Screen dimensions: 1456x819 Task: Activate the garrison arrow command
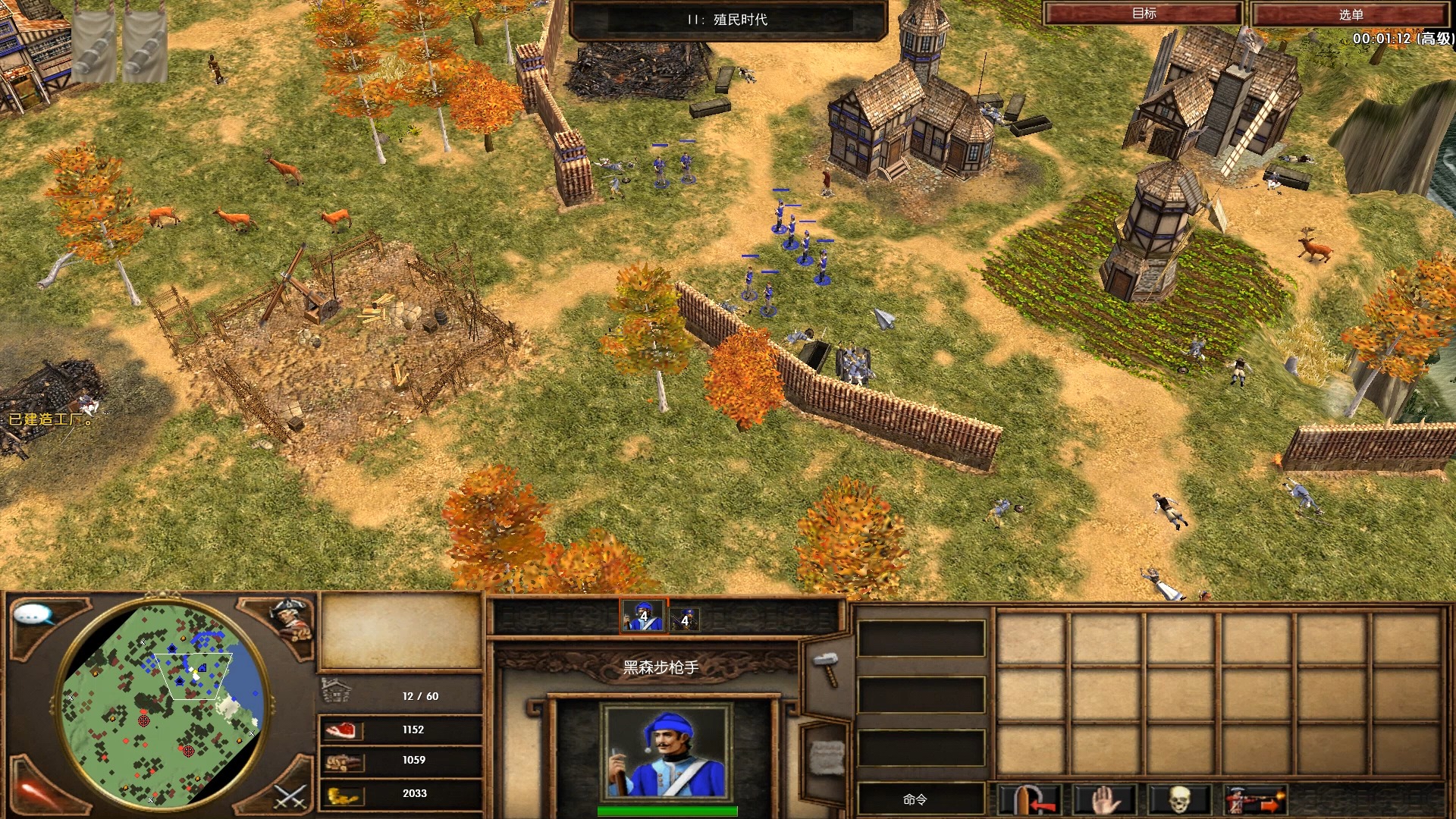(1030, 800)
